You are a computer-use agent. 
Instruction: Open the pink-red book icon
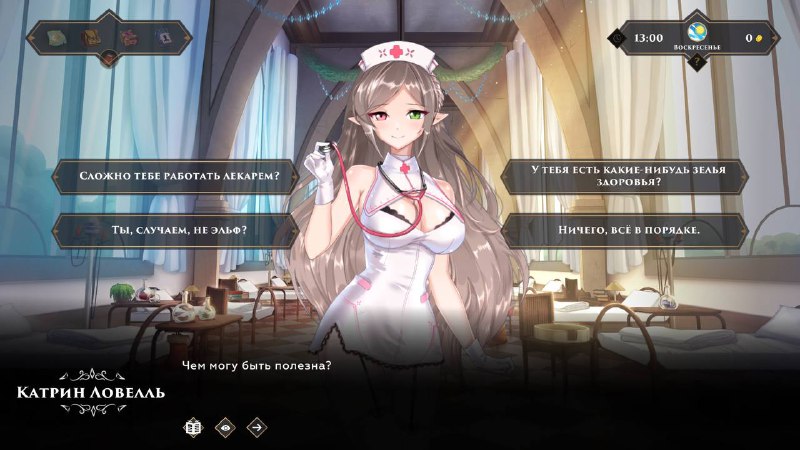[127, 38]
